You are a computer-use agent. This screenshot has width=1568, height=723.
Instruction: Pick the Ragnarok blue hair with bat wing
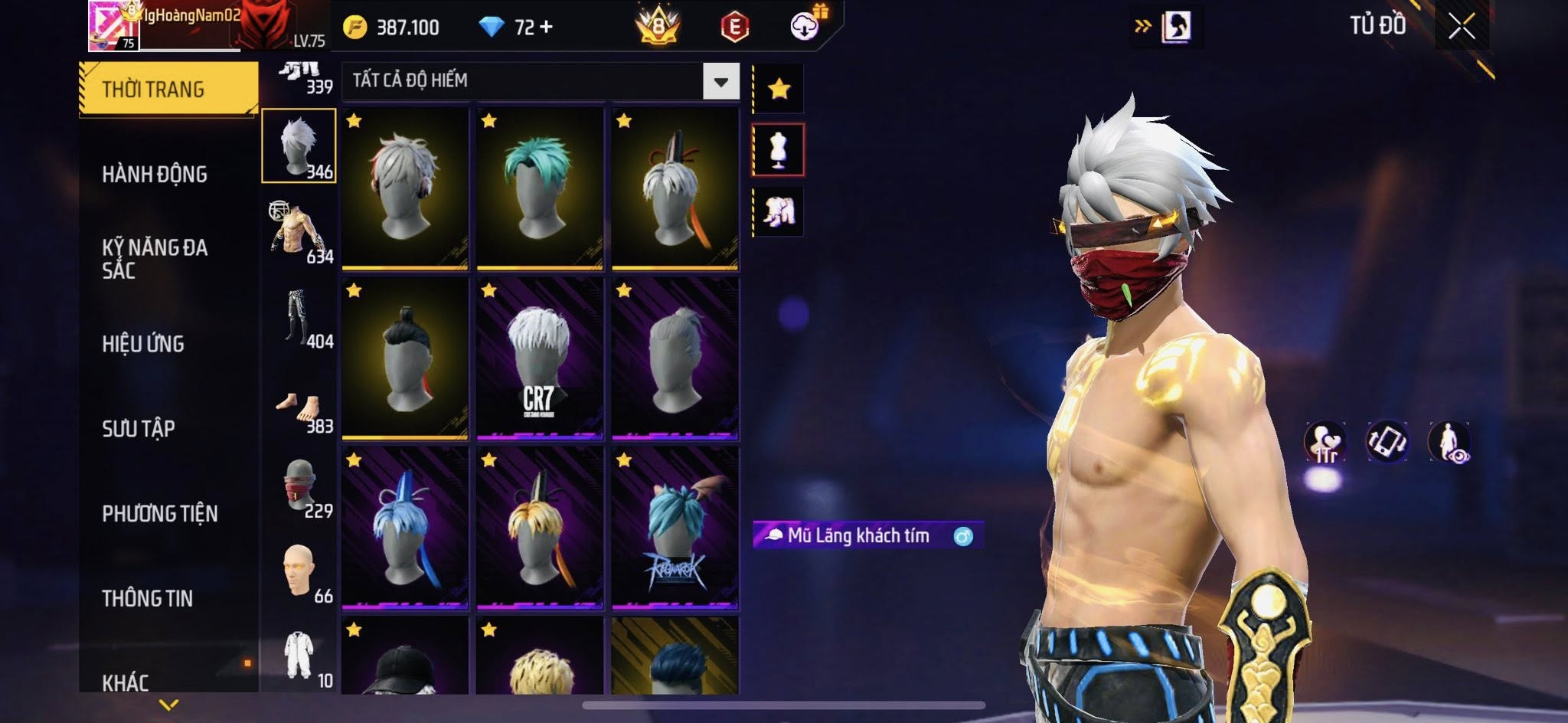[x=675, y=528]
